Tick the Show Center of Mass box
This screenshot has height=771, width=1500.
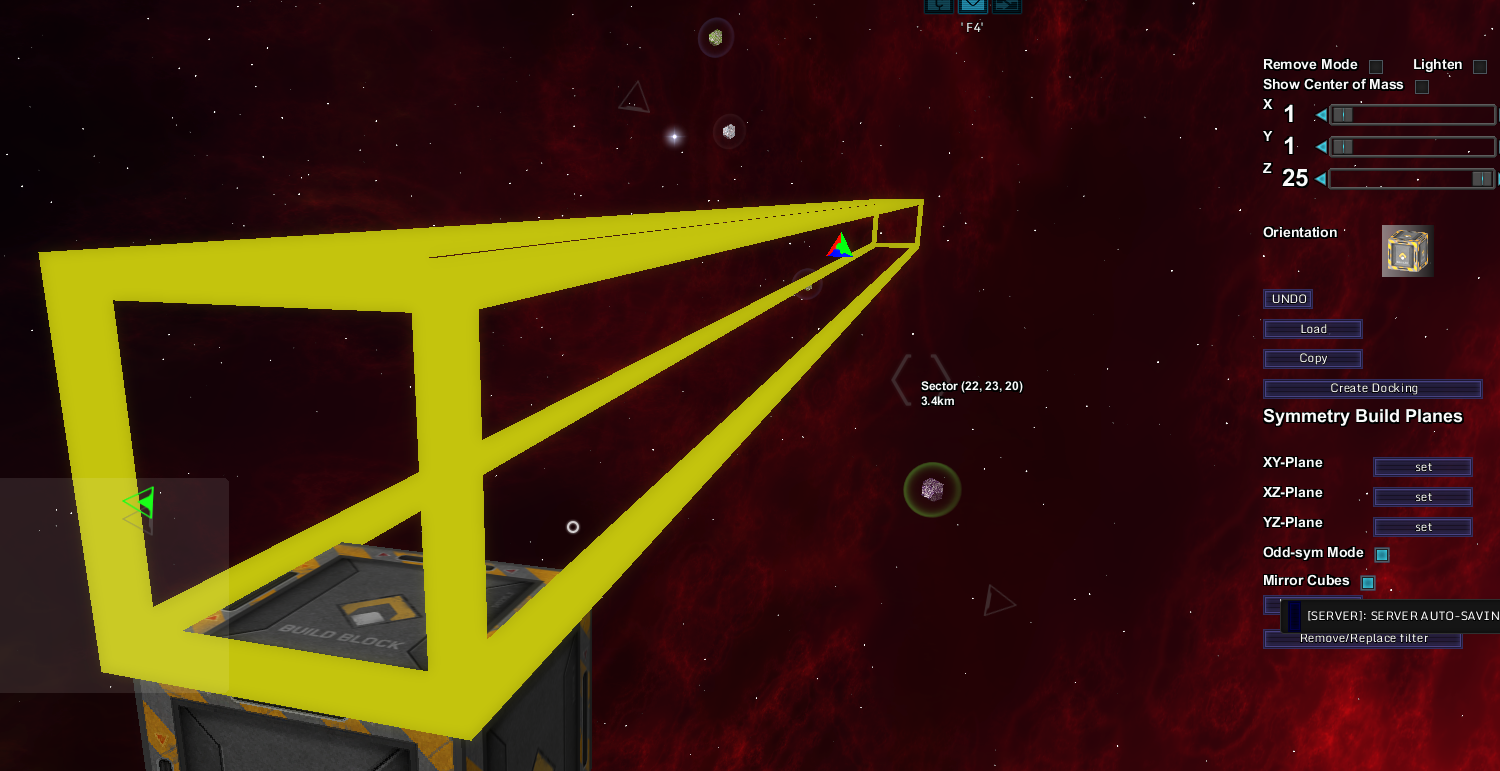[x=1422, y=87]
